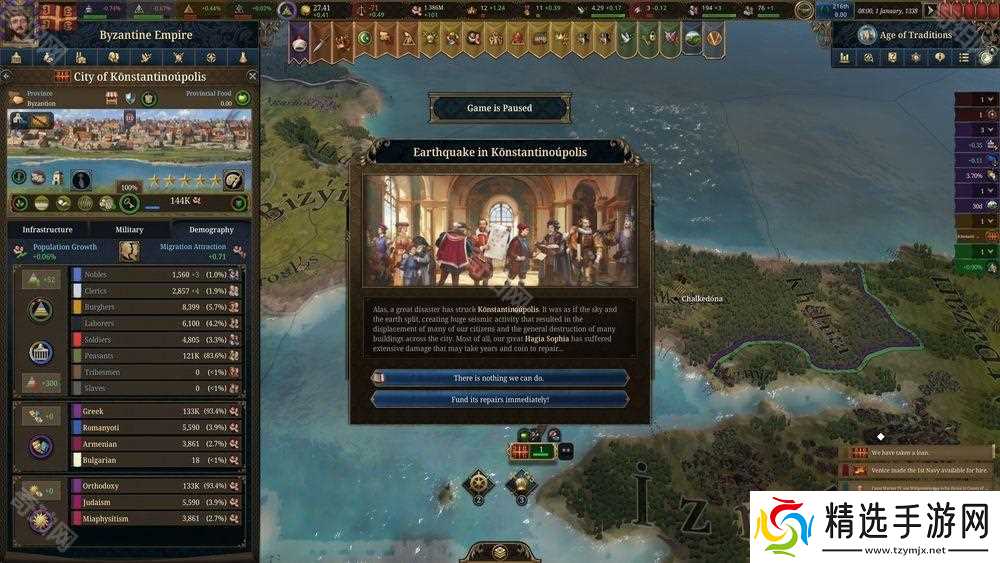Switch to the Infrastructure tab
Image resolution: width=1000 pixels, height=563 pixels.
tap(47, 230)
